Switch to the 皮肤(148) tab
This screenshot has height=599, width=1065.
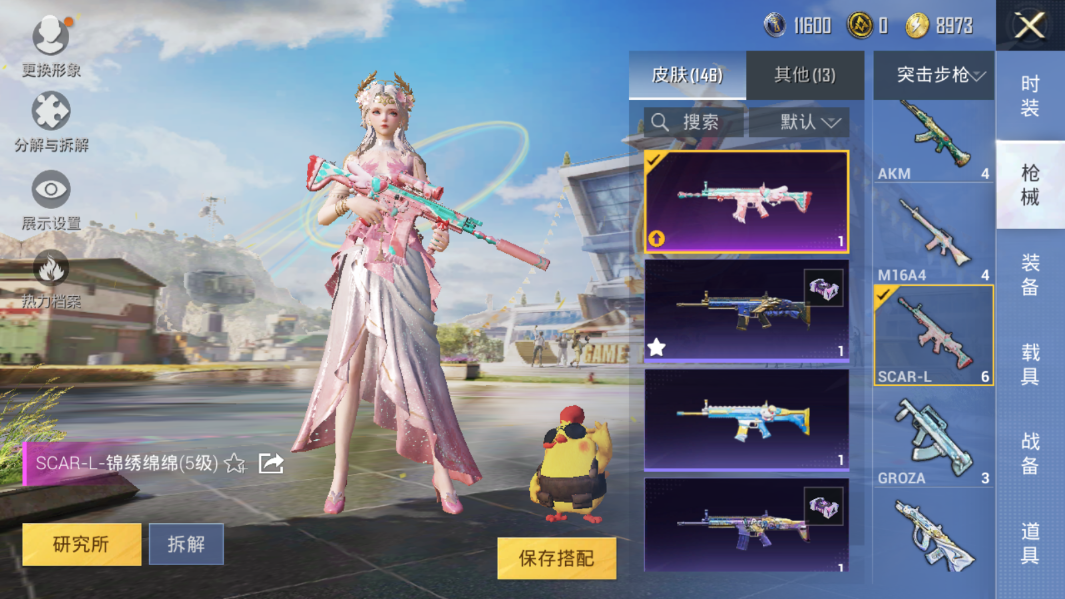pos(687,75)
